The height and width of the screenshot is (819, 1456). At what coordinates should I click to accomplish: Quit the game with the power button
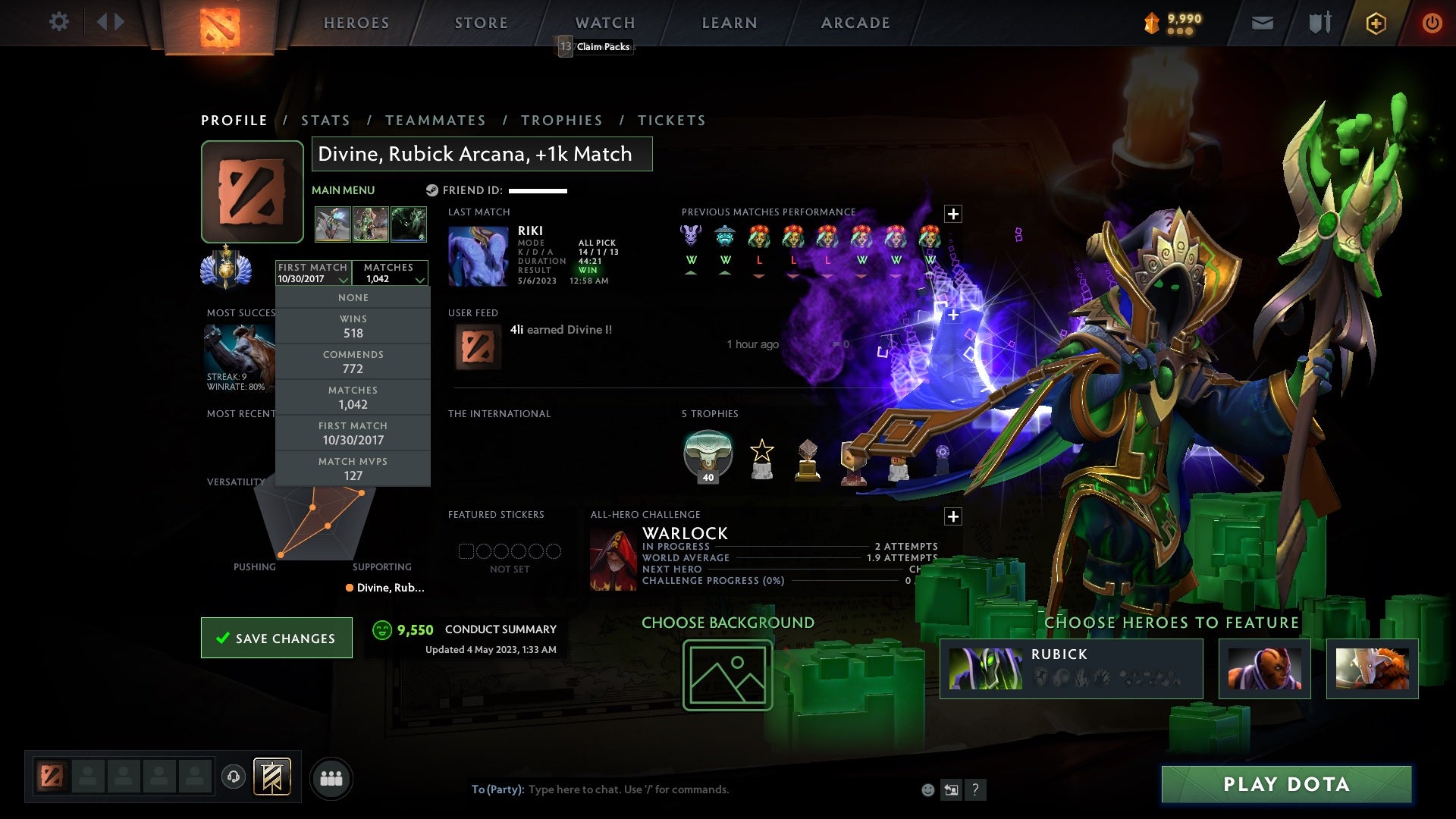1432,23
